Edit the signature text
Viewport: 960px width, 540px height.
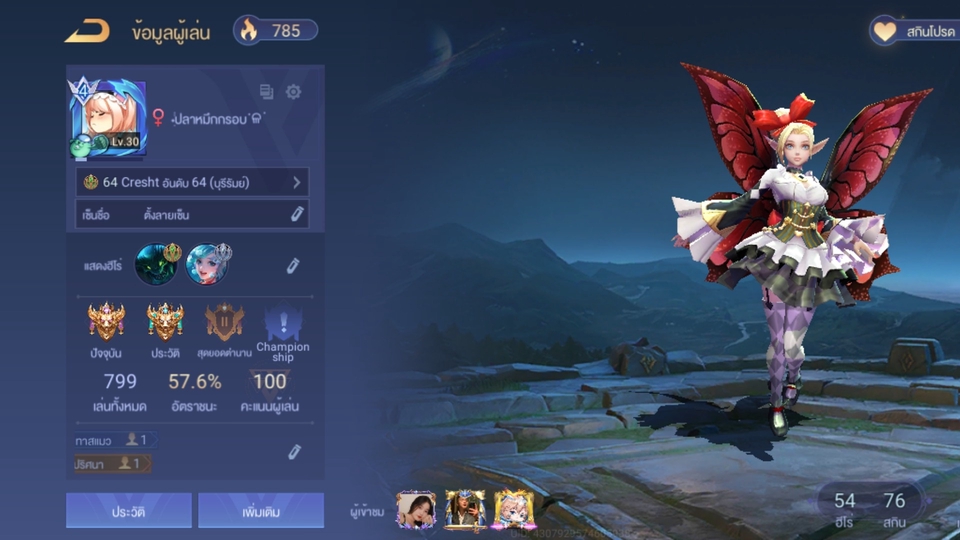(x=296, y=214)
